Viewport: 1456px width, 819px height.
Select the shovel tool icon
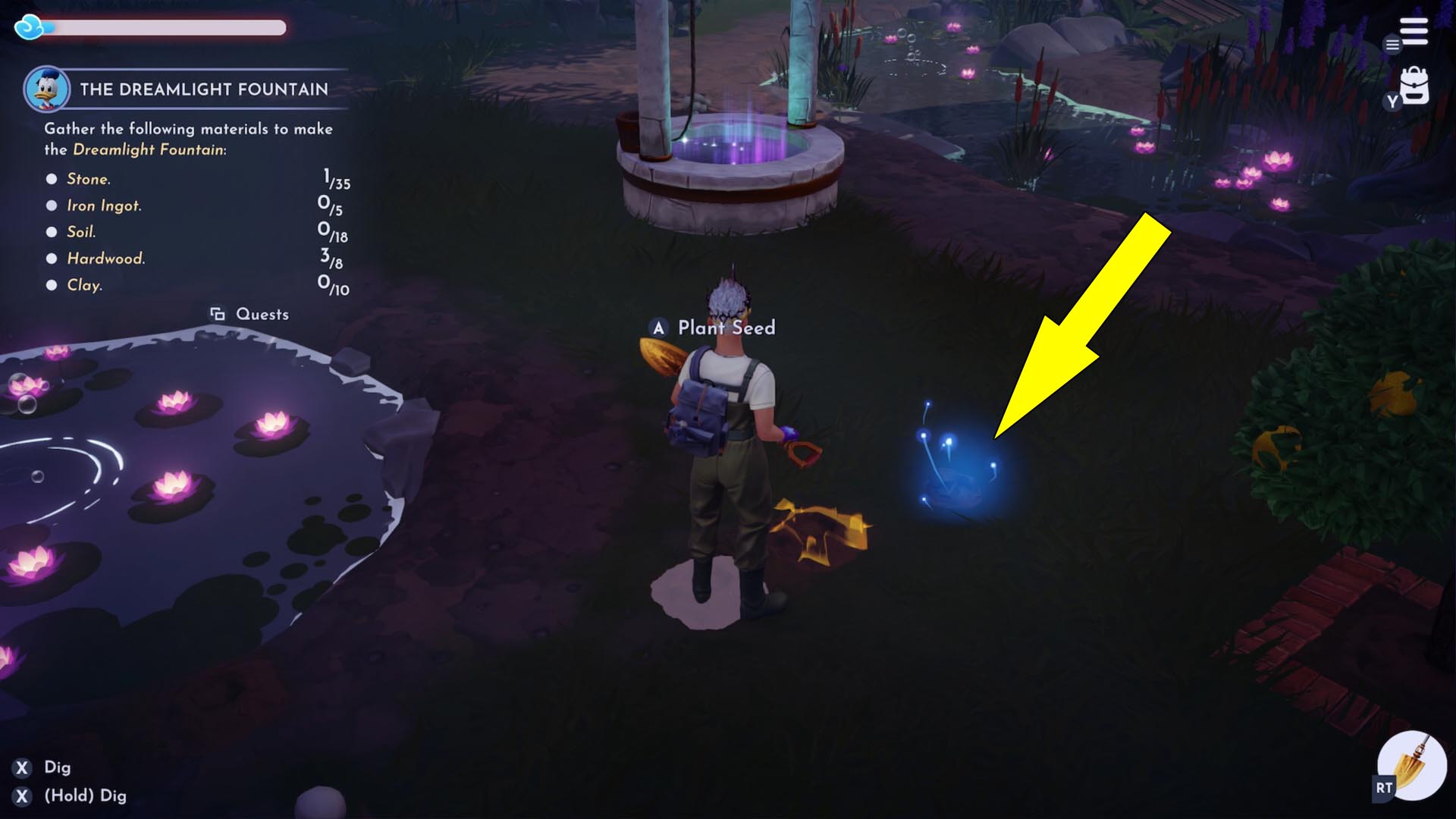1411,766
